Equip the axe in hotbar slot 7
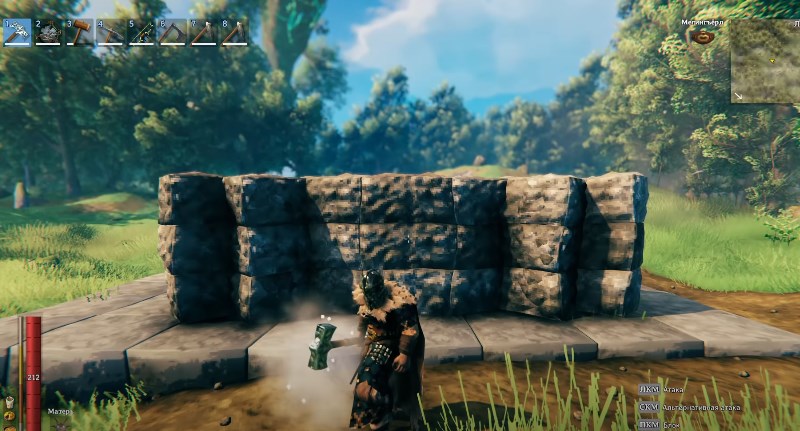Screen dimensions: 800x431 pyautogui.click(x=203, y=32)
